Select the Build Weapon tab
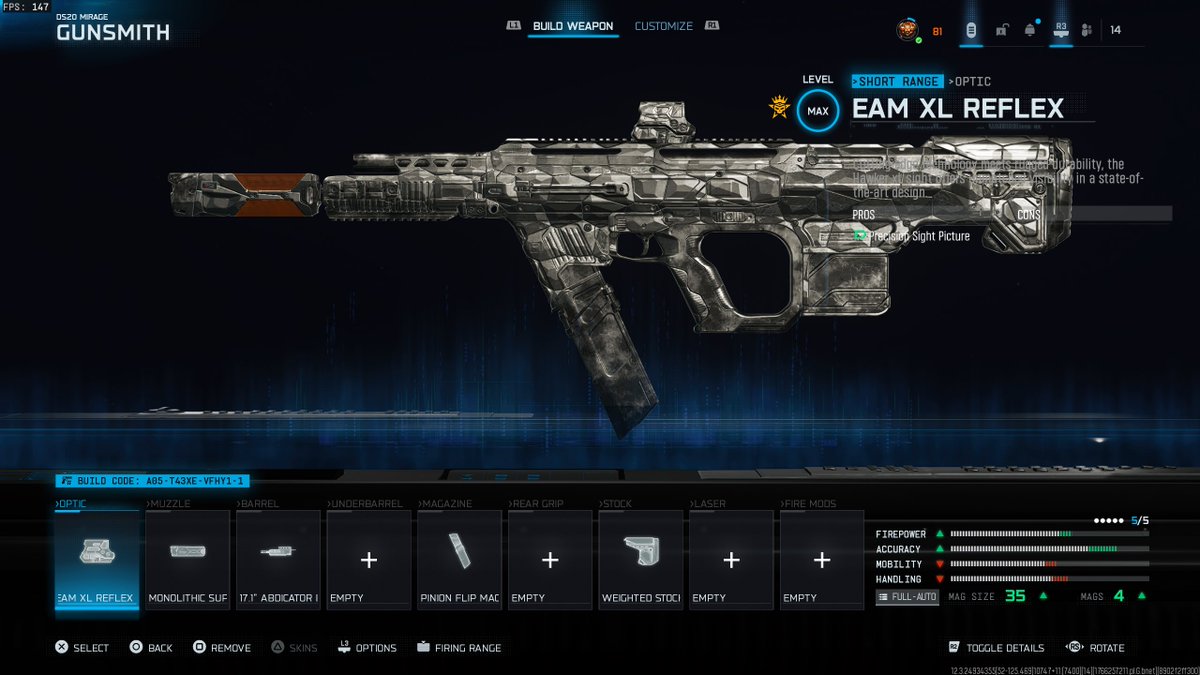 (573, 26)
